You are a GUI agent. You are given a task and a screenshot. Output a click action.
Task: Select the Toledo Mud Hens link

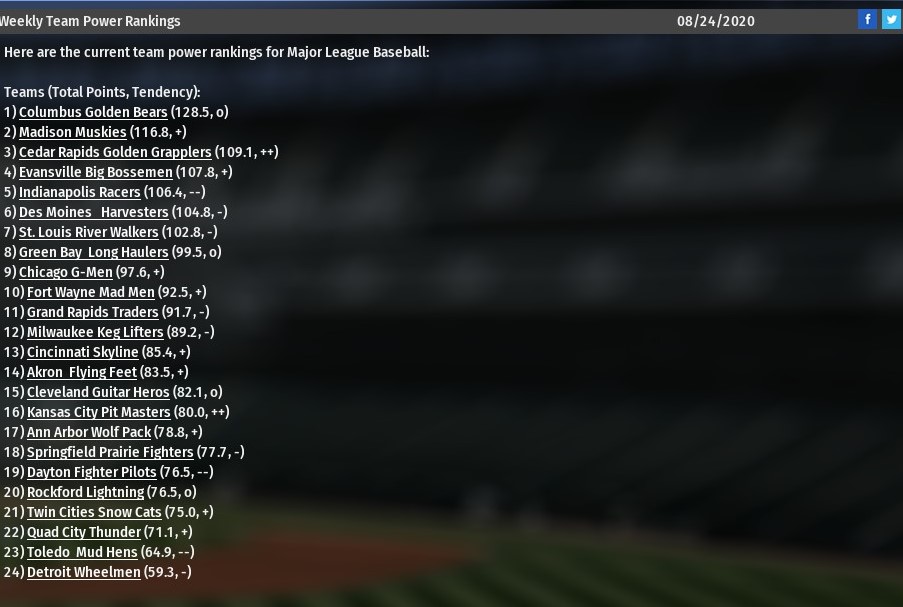point(82,552)
